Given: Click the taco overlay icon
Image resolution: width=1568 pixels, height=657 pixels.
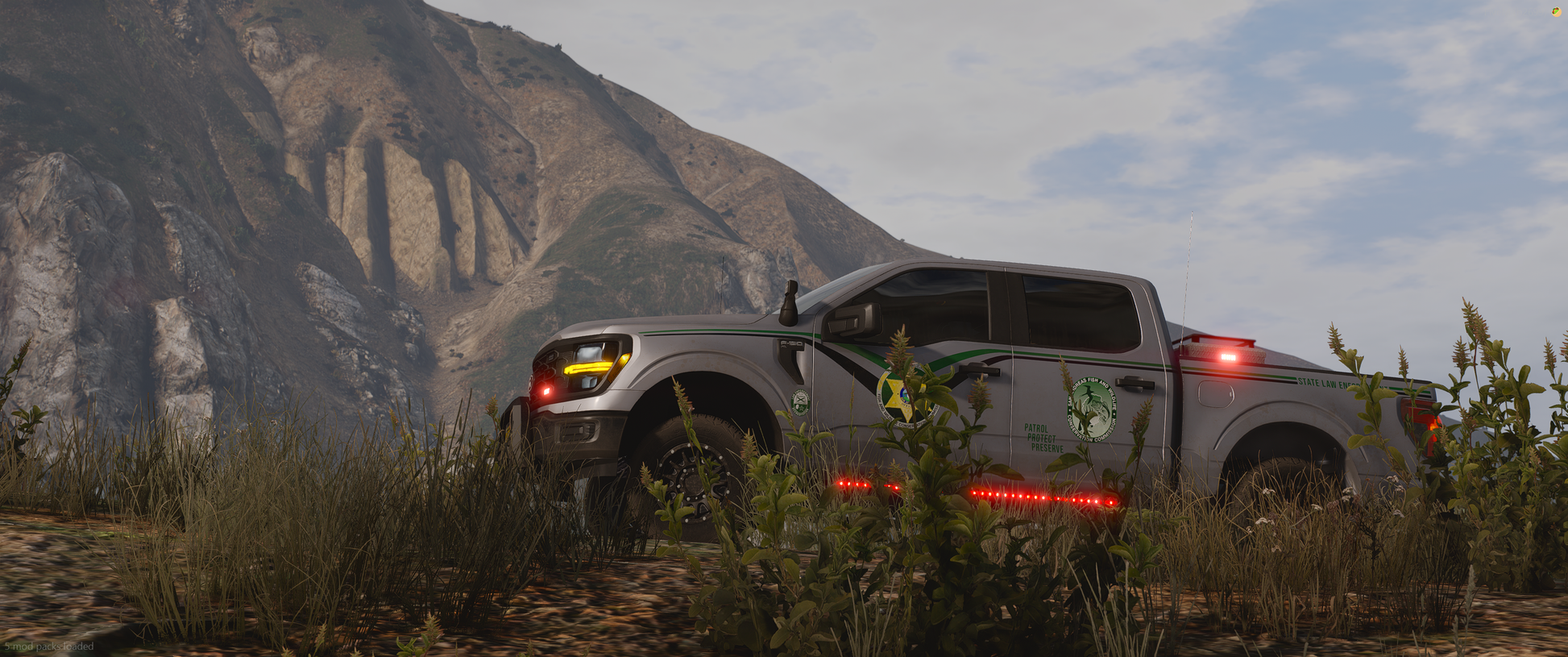Looking at the screenshot, I should (x=1557, y=12).
